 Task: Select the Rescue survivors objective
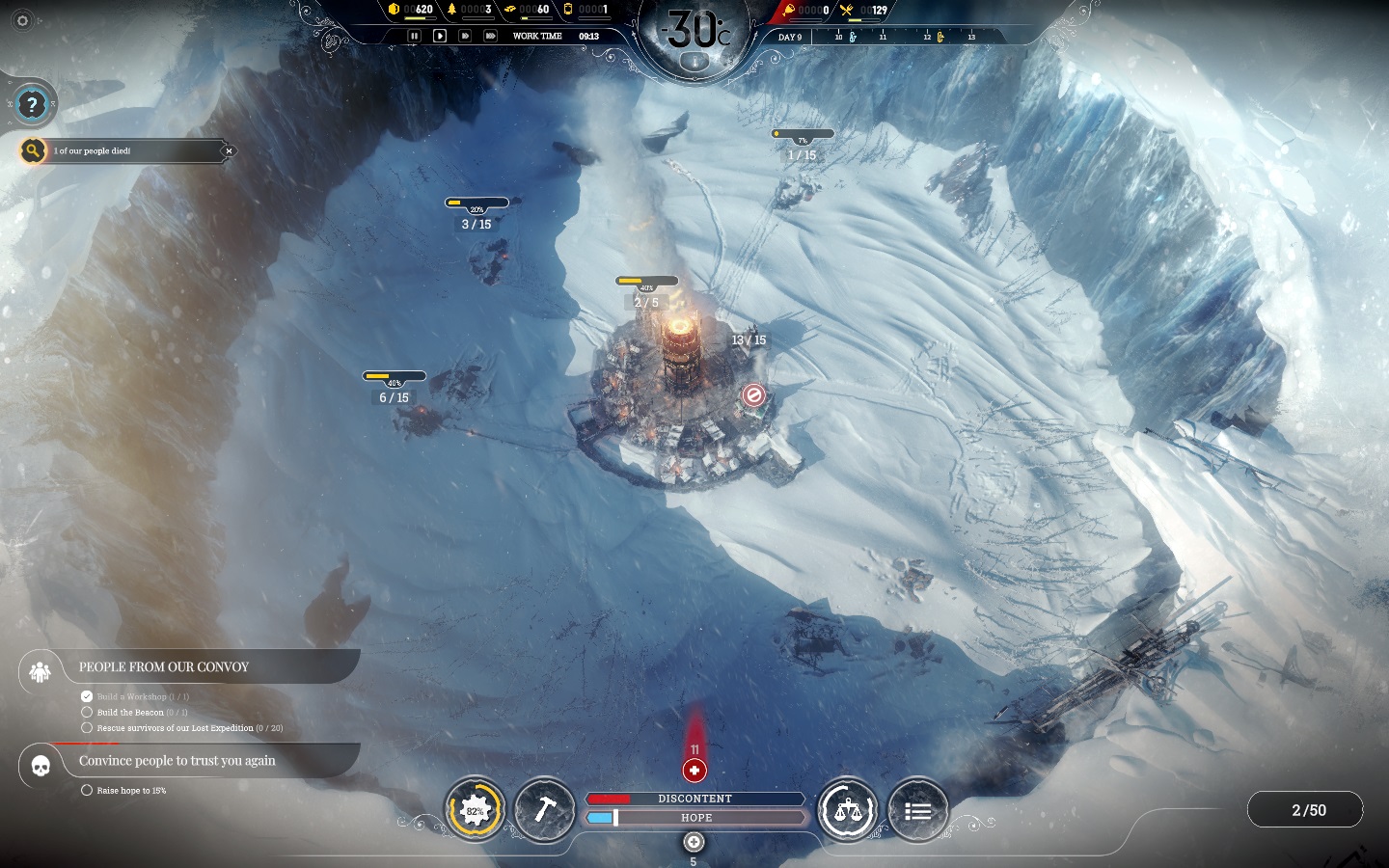click(x=175, y=728)
